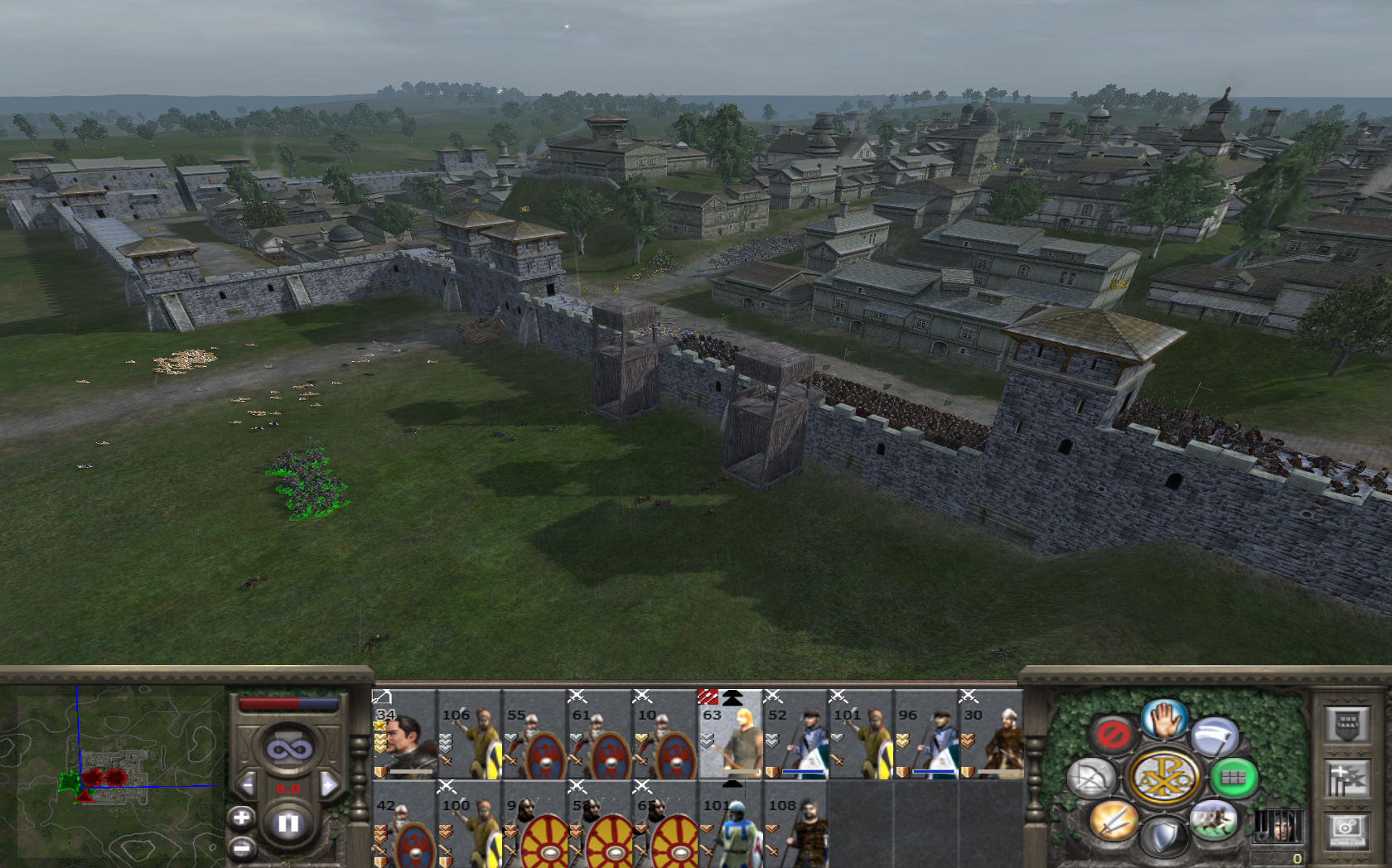Decrease the battle speed
This screenshot has height=868, width=1392.
[246, 784]
